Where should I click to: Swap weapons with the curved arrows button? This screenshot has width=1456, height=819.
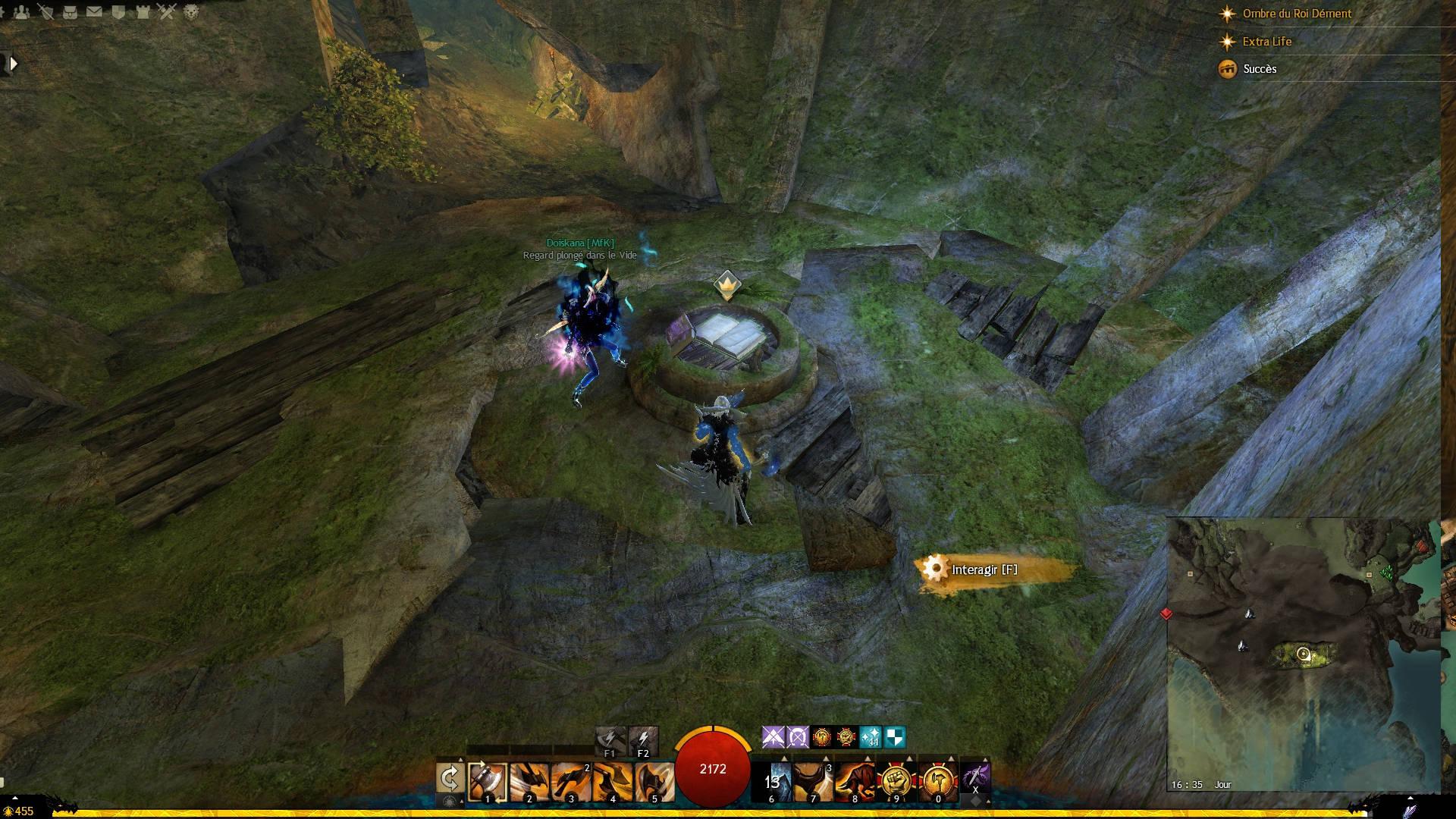pyautogui.click(x=450, y=779)
